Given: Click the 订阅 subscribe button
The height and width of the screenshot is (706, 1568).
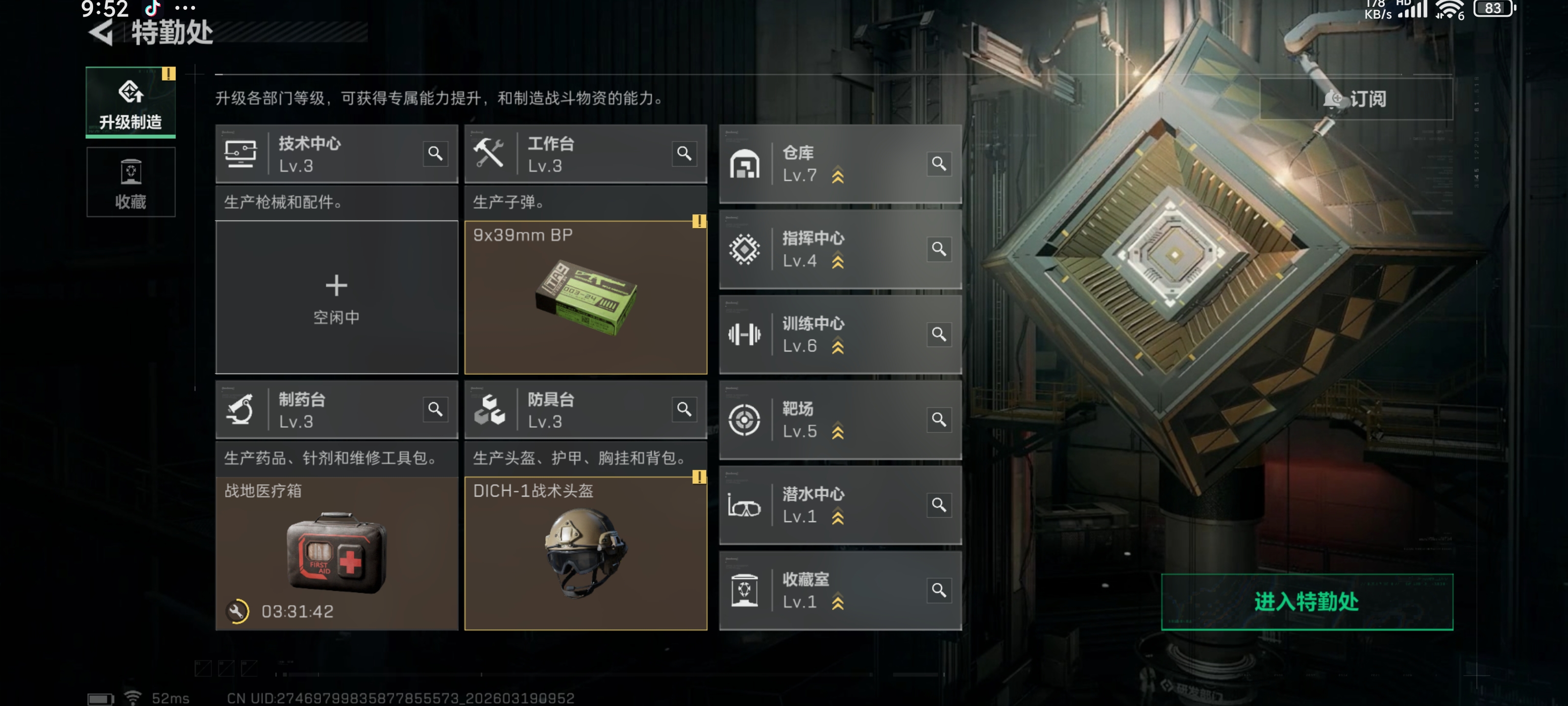Looking at the screenshot, I should tap(1355, 99).
